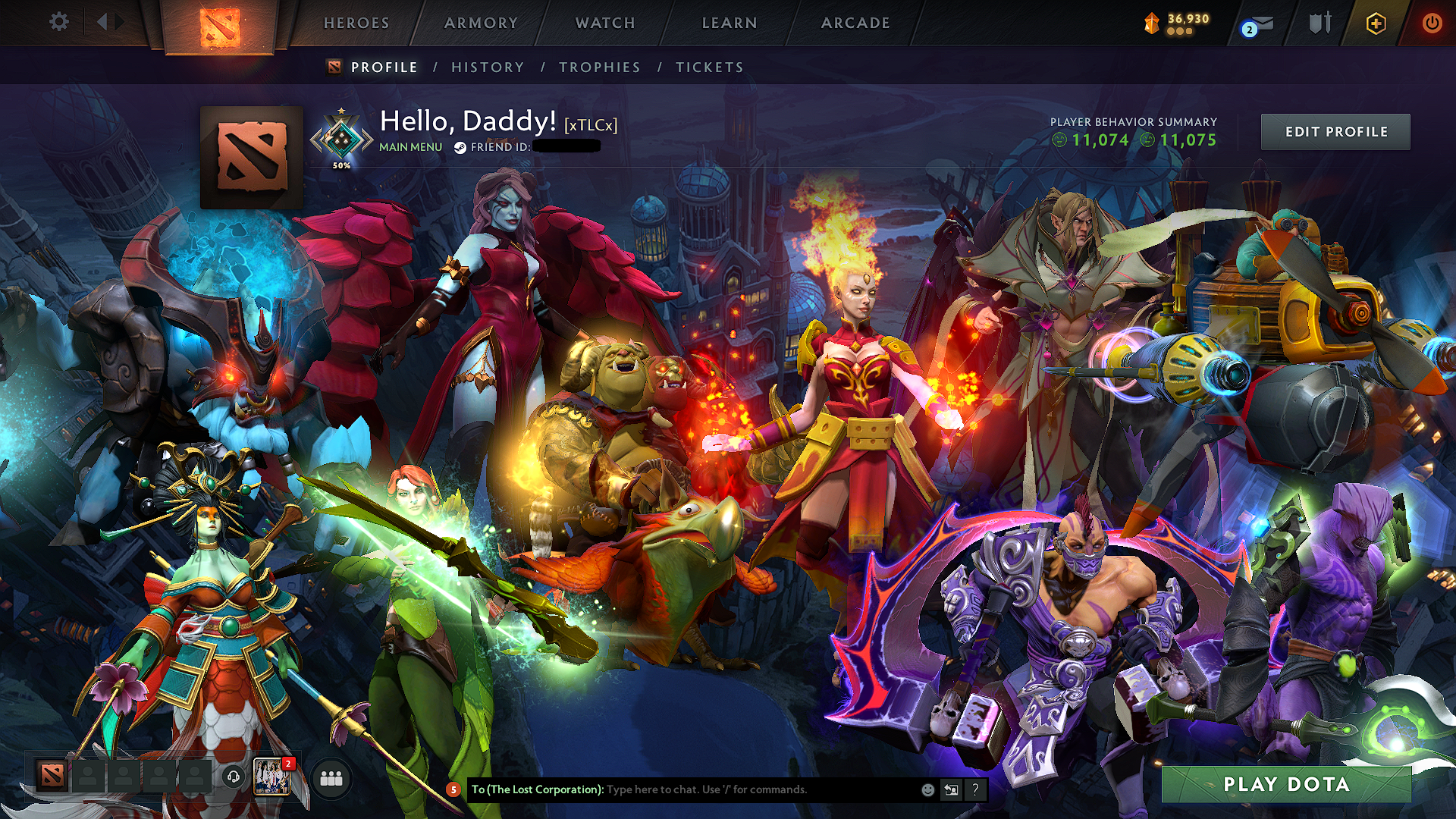Screen dimensions: 1456x819
Task: Open chat help with the question mark icon
Action: point(975,789)
